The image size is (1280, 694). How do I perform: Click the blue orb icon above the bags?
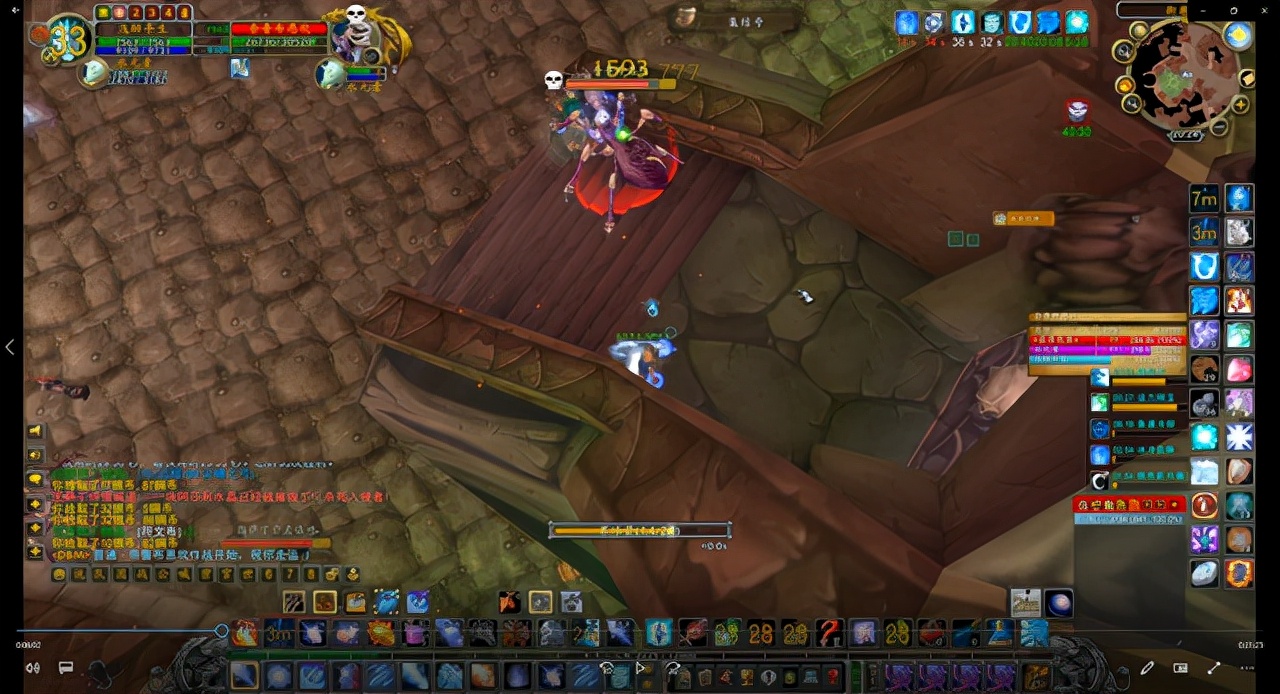[x=1058, y=603]
